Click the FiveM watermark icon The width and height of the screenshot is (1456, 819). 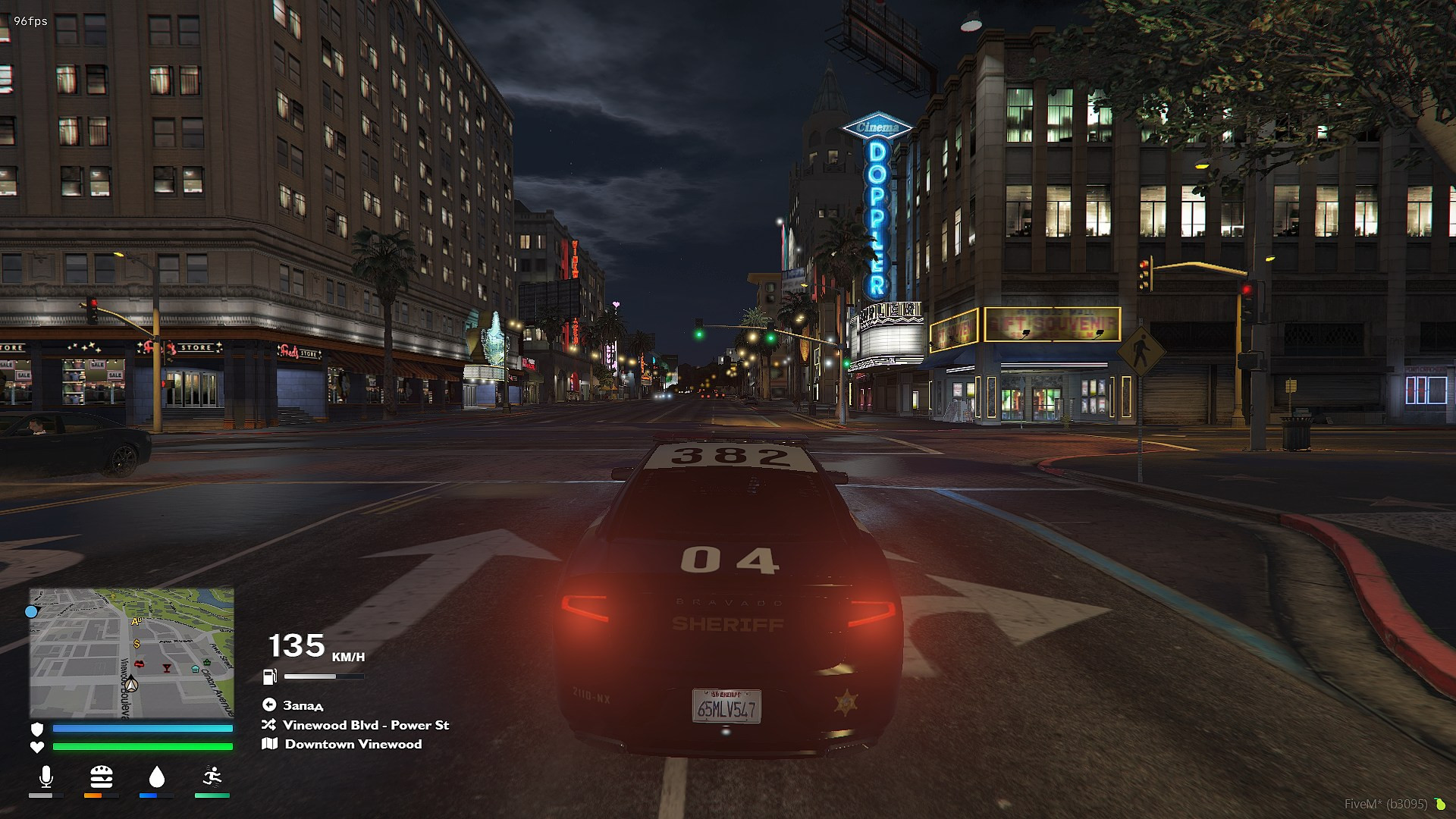click(1439, 804)
